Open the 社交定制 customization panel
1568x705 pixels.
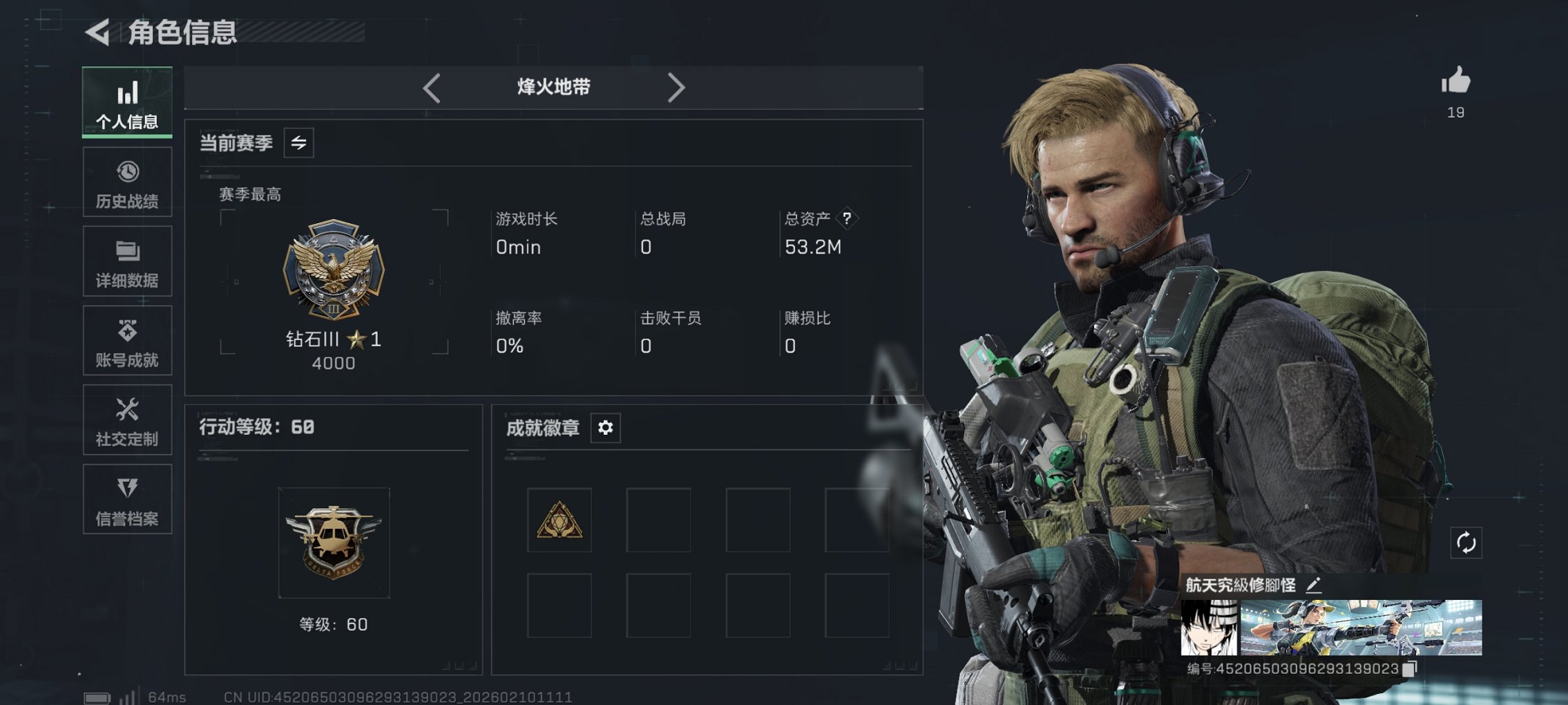coord(126,420)
